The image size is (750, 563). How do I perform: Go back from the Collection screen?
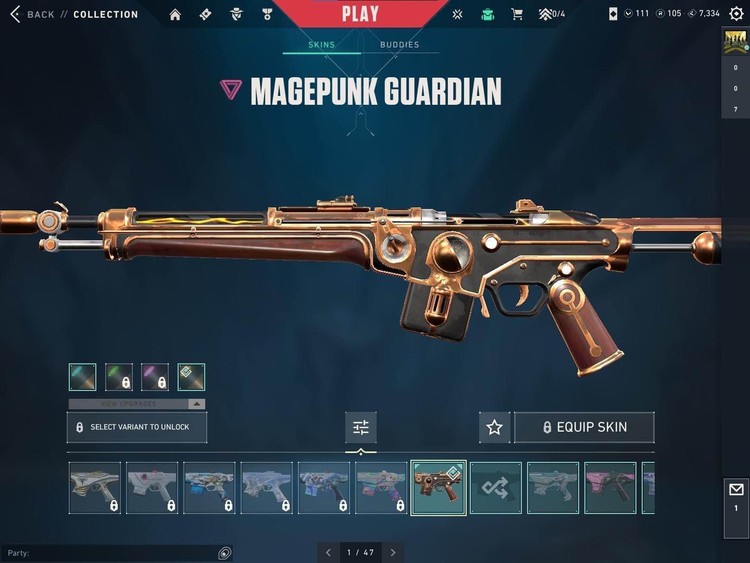tap(32, 14)
